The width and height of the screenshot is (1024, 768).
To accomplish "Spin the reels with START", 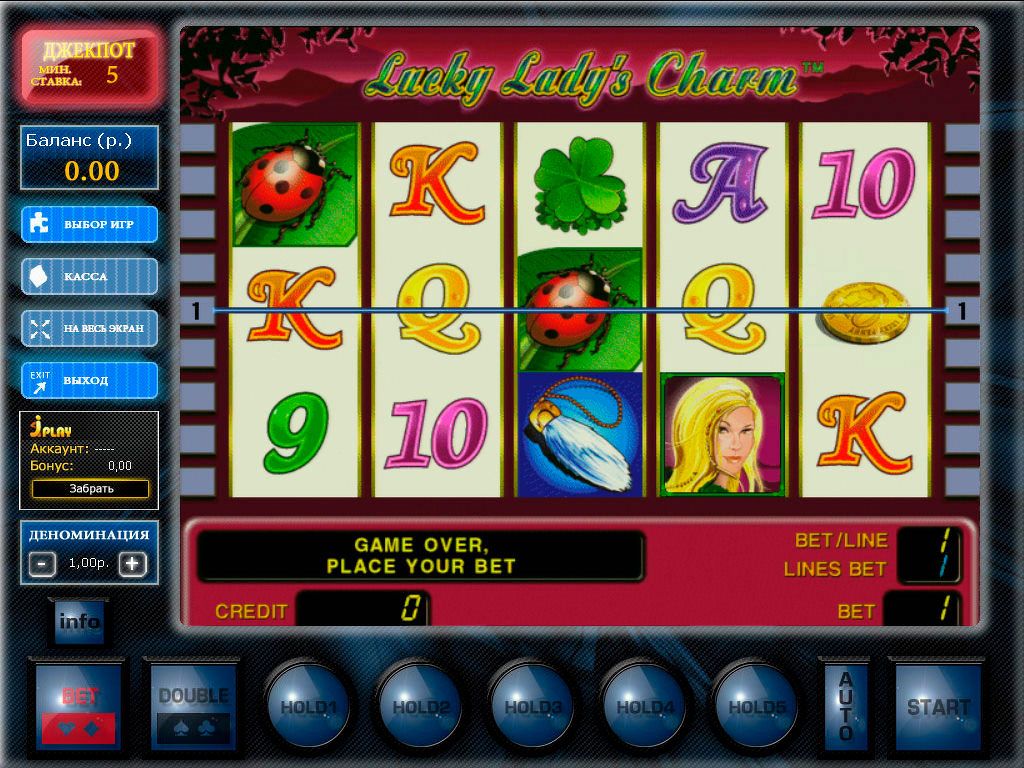I will [x=938, y=706].
